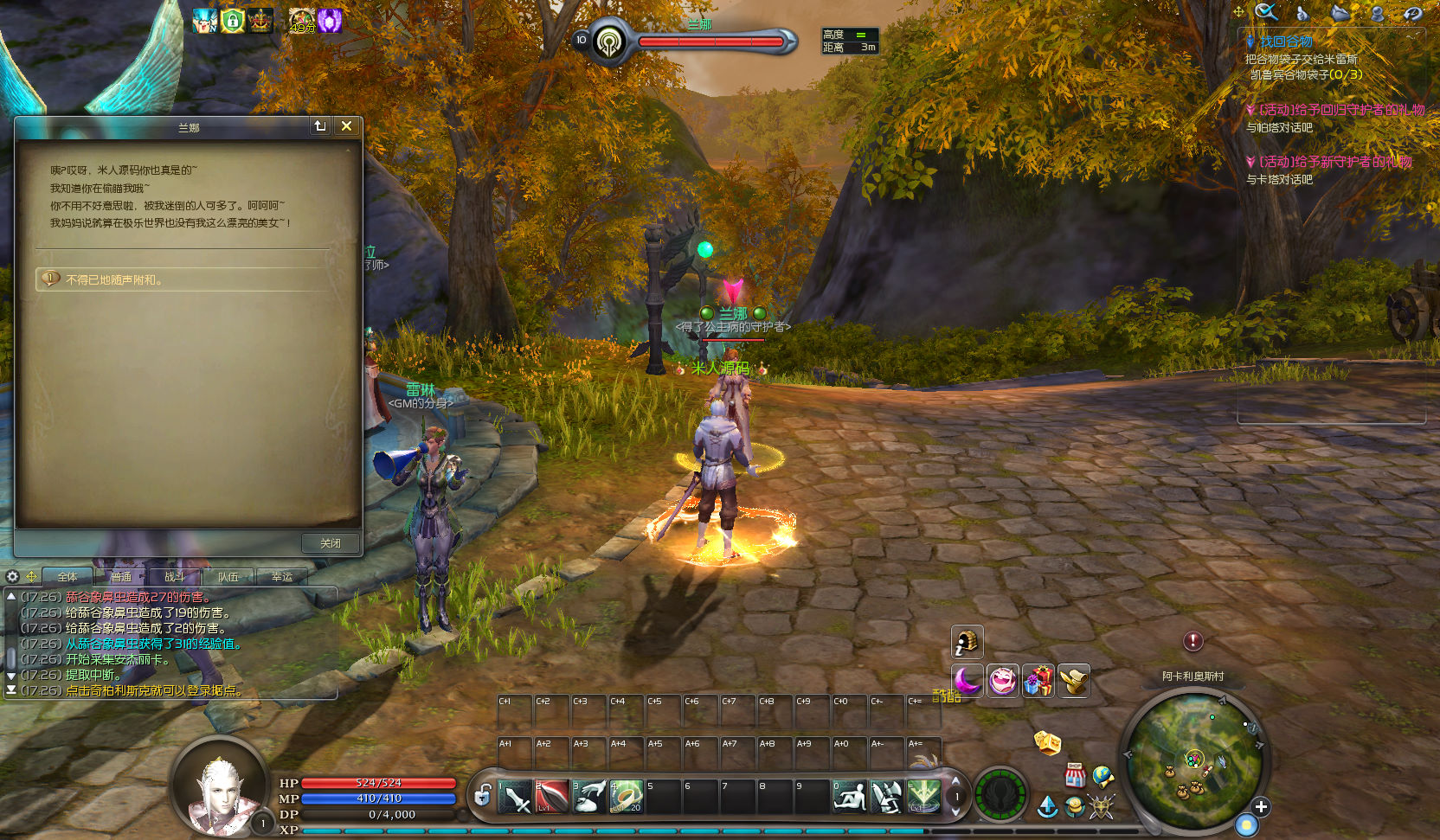The height and width of the screenshot is (840, 1440).
Task: Switch to the 队伍 chat tab
Action: click(x=228, y=577)
